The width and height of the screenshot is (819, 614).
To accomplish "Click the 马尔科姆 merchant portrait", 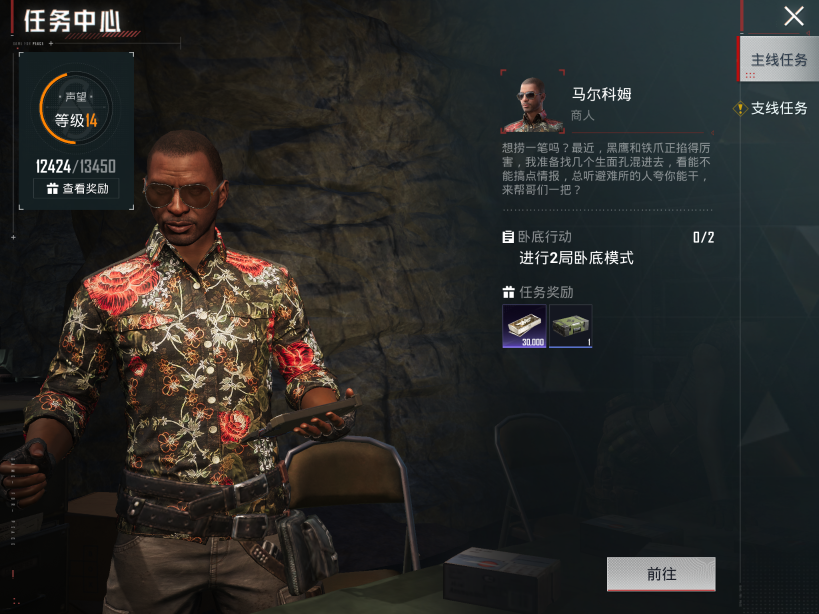I will coord(533,103).
